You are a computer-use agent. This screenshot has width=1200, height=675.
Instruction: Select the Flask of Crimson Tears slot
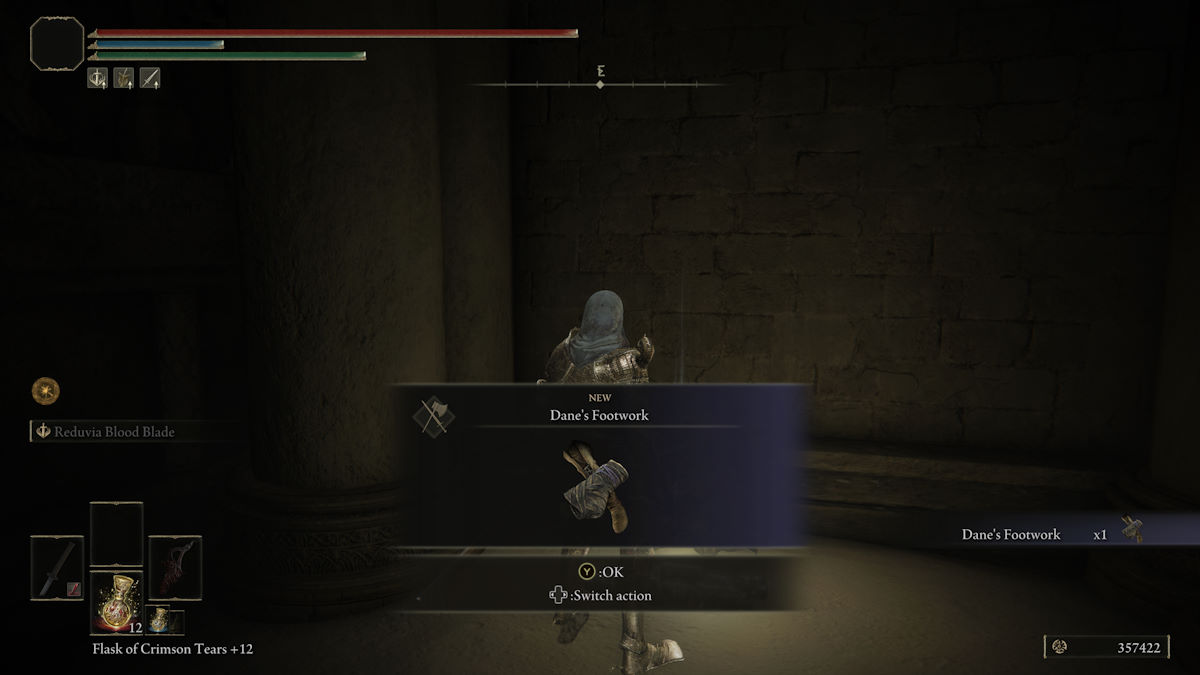pyautogui.click(x=116, y=604)
